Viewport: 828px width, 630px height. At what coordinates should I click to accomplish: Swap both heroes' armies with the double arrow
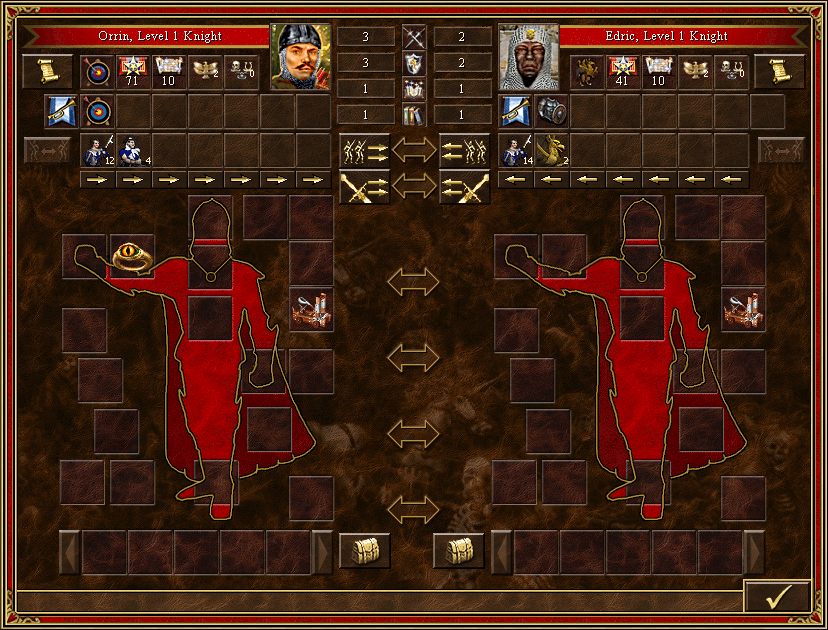414,150
